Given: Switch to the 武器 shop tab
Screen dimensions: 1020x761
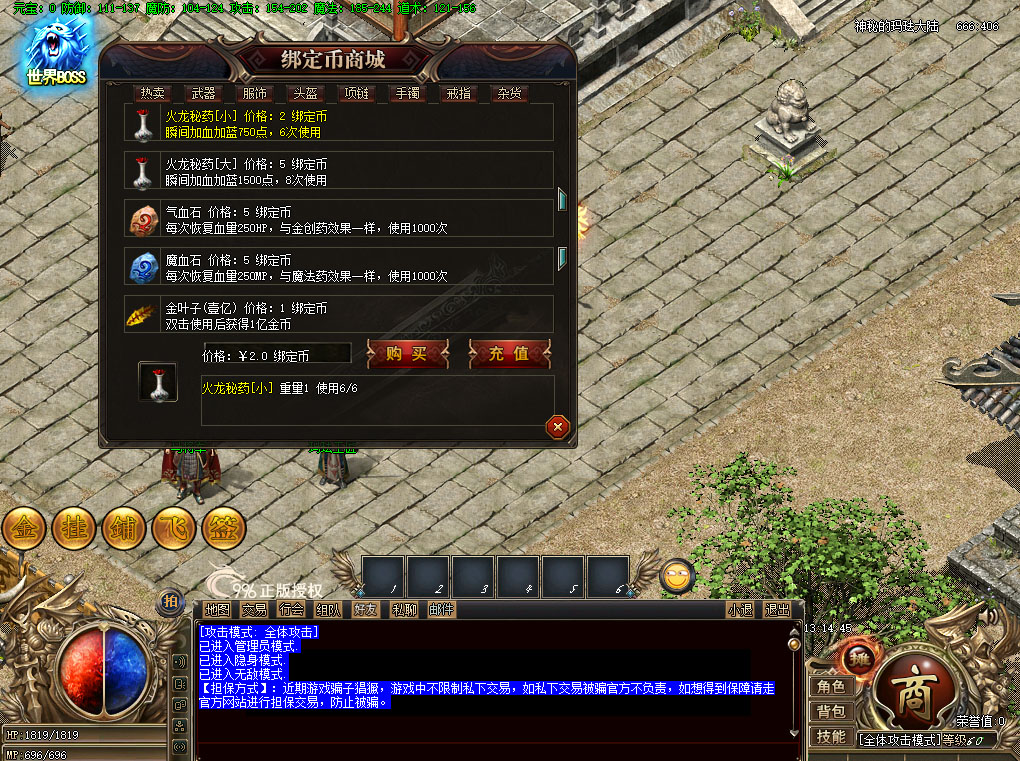Looking at the screenshot, I should 203,93.
